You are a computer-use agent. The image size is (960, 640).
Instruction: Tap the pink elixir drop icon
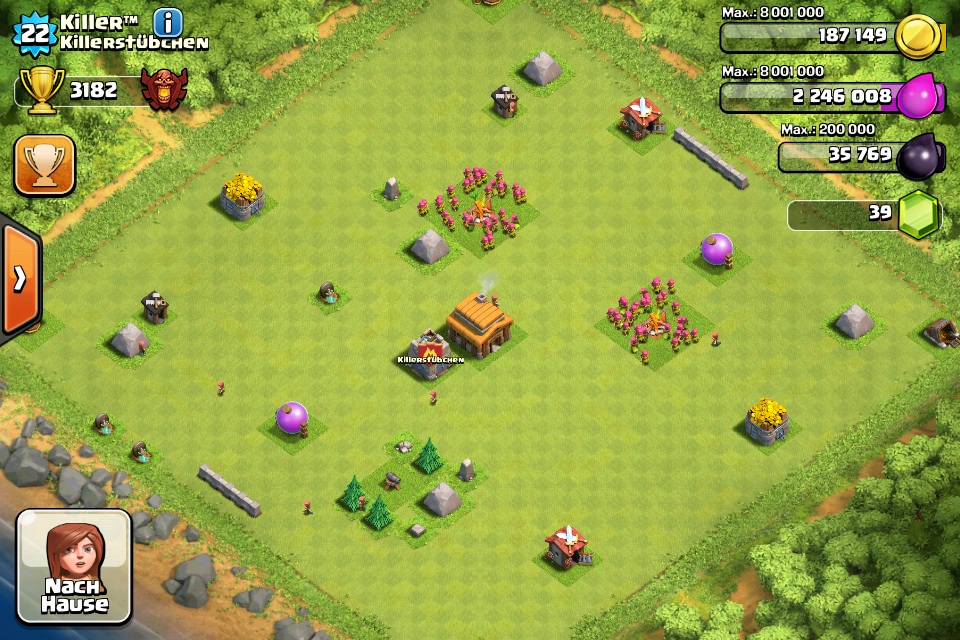[917, 97]
